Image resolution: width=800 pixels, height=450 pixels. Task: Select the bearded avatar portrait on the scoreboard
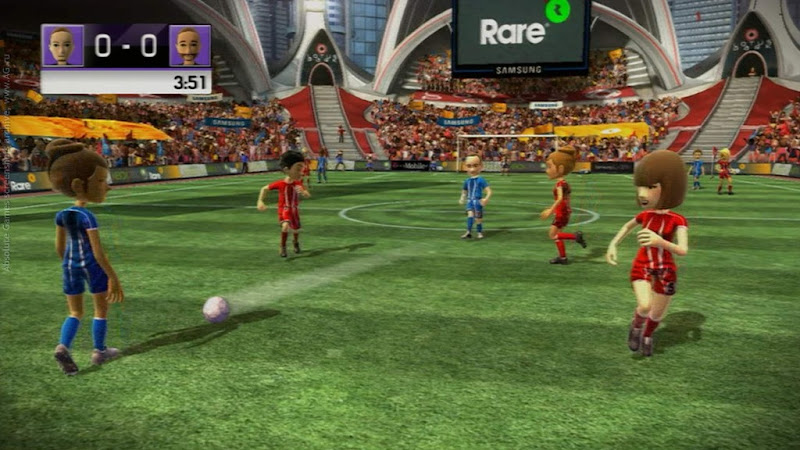[x=189, y=46]
